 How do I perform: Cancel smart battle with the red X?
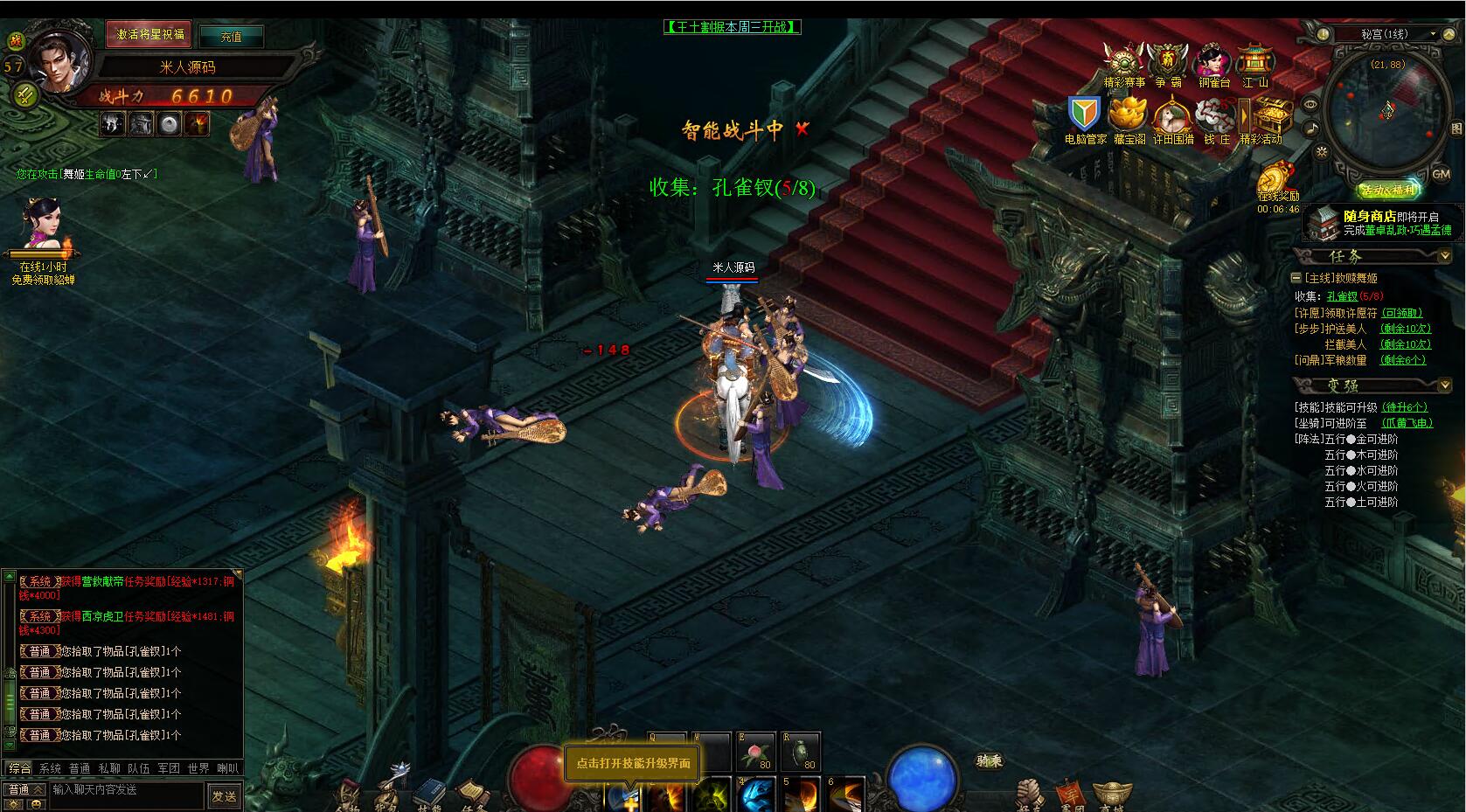click(802, 129)
